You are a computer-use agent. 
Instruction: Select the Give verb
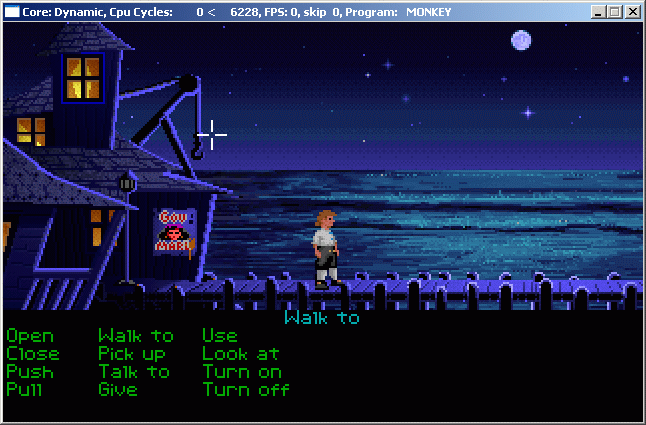point(118,390)
